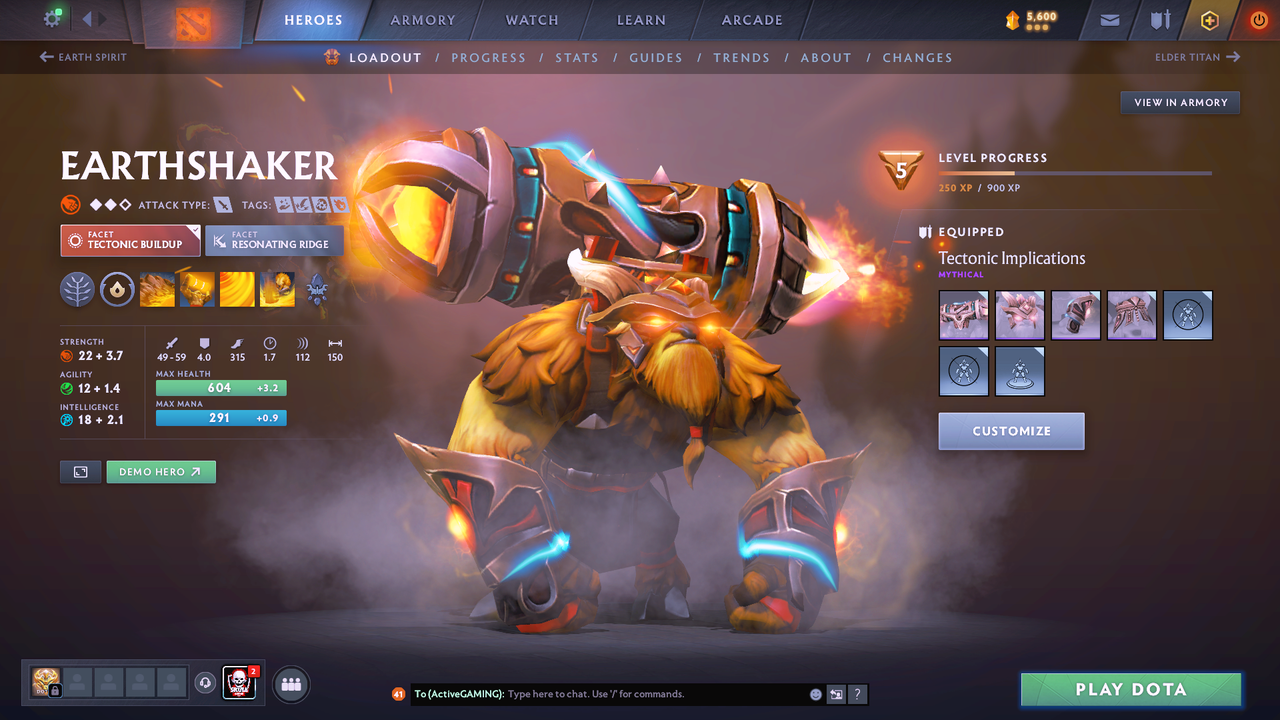Toggle the full-body portrait view icon

pos(80,471)
